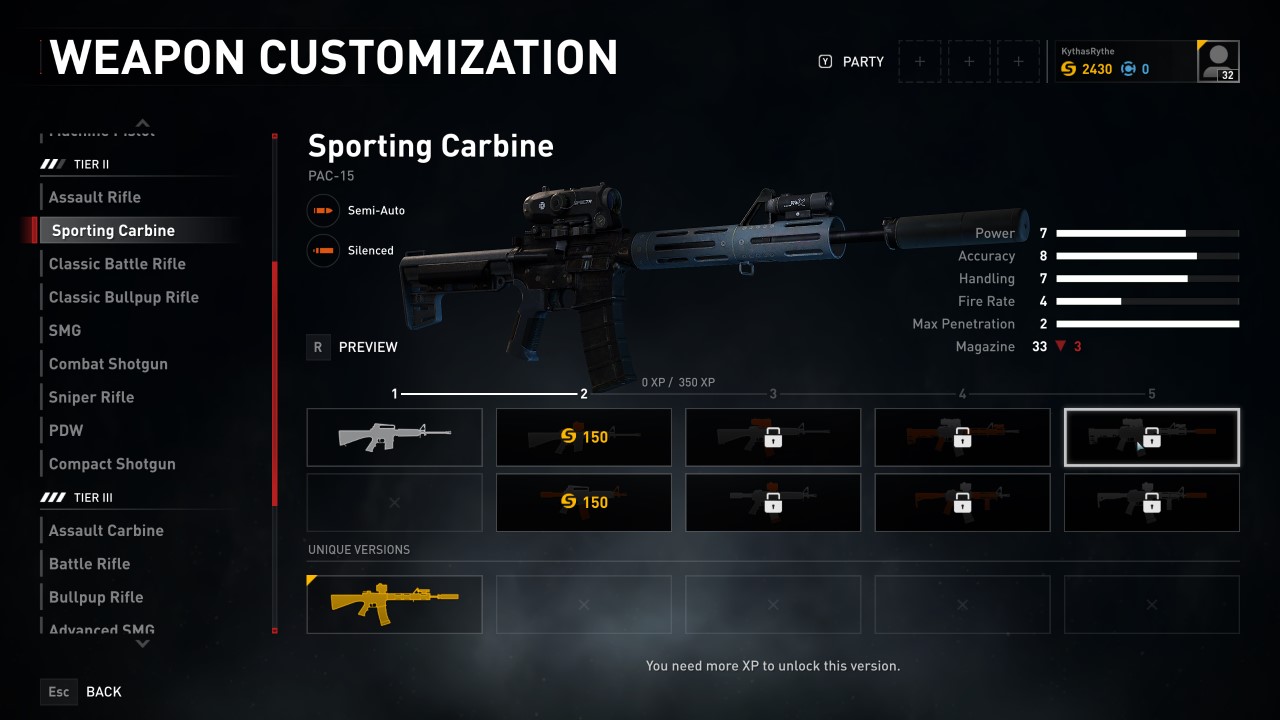Select the white base weapon version tile
Image resolution: width=1280 pixels, height=720 pixels.
(394, 437)
